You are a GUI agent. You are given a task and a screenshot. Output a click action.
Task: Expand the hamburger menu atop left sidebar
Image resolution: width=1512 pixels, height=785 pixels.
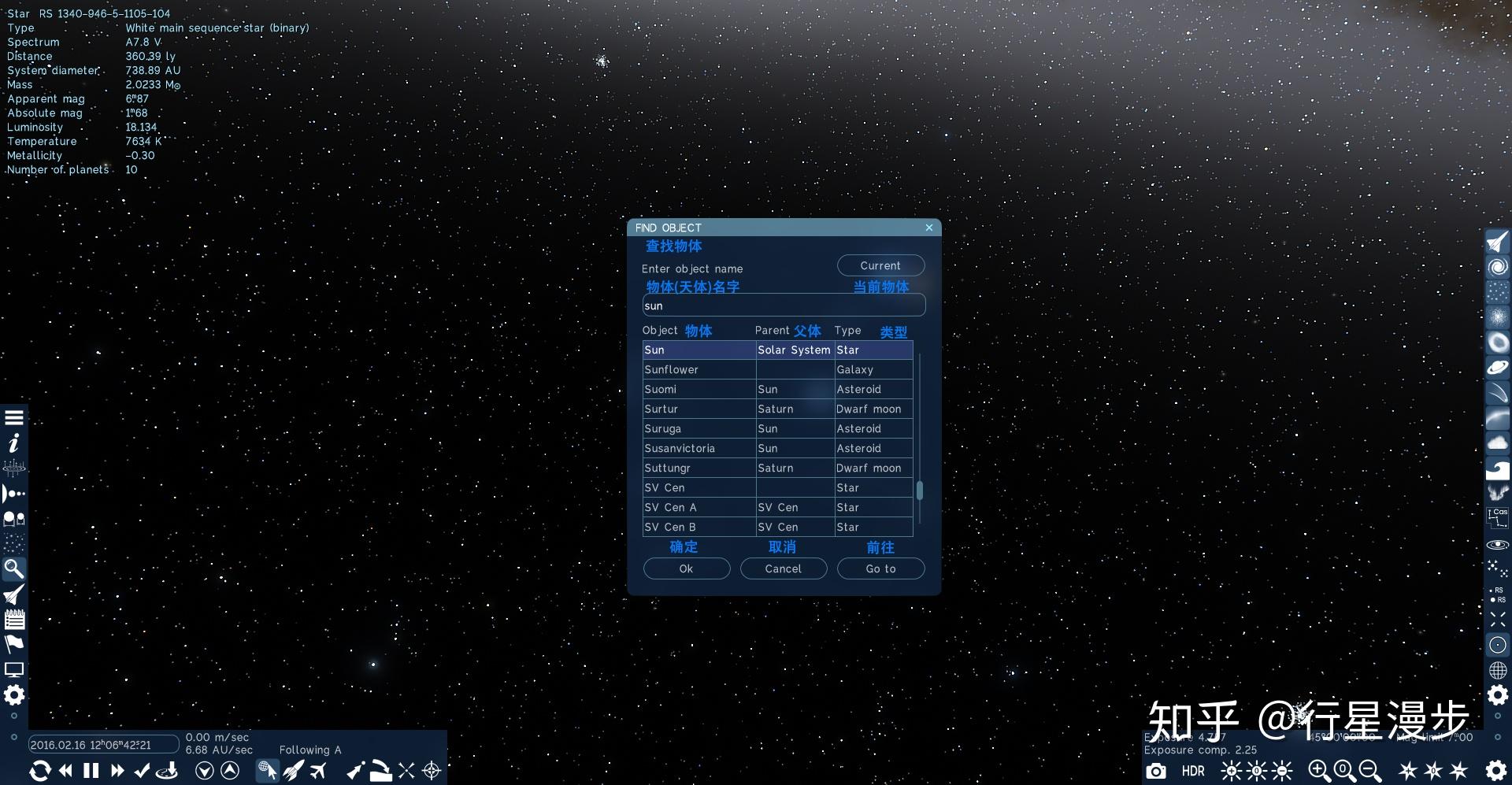(x=13, y=417)
